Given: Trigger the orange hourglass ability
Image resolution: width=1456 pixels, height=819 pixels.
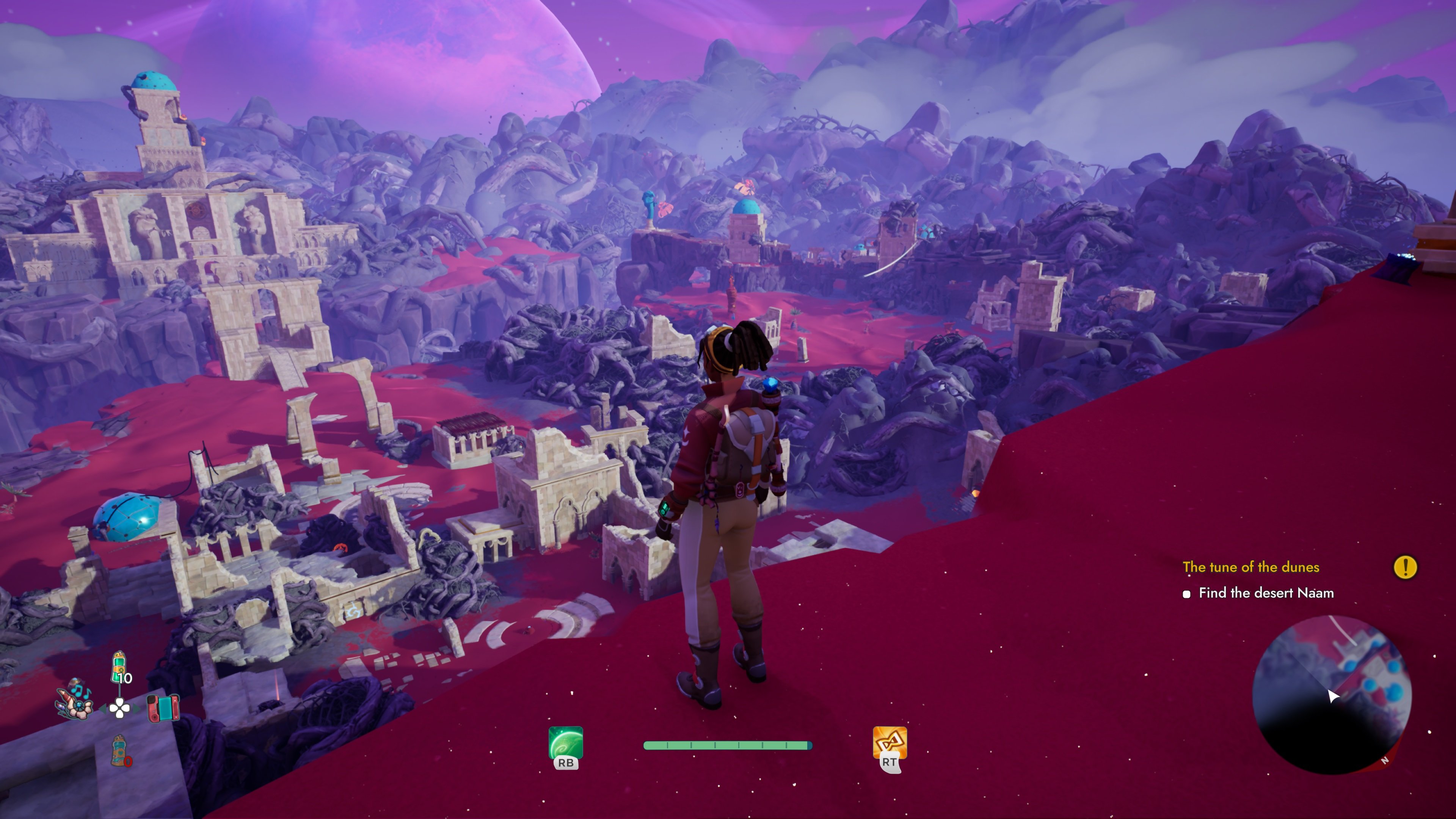Looking at the screenshot, I should 890,743.
